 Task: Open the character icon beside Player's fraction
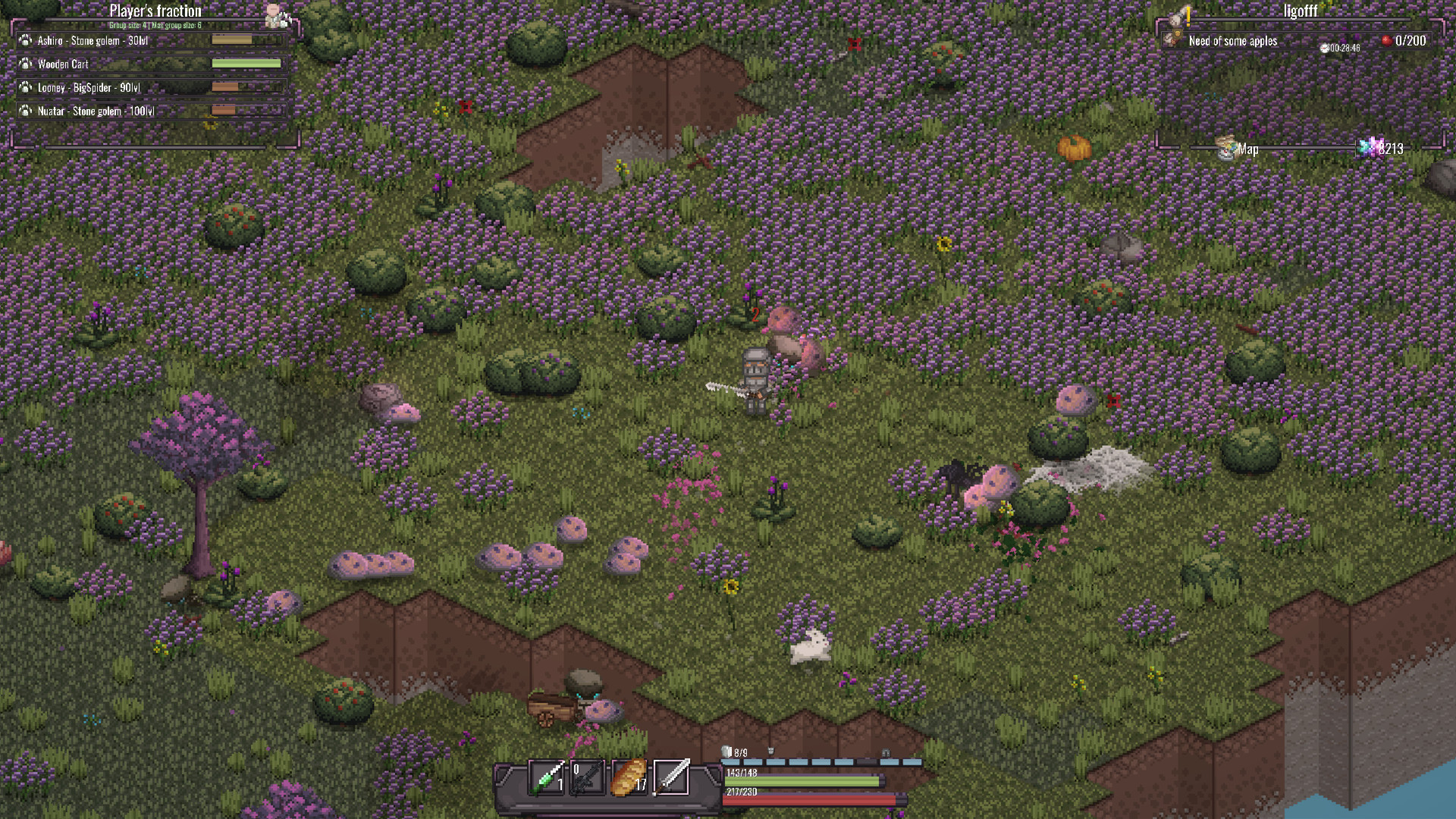(274, 14)
